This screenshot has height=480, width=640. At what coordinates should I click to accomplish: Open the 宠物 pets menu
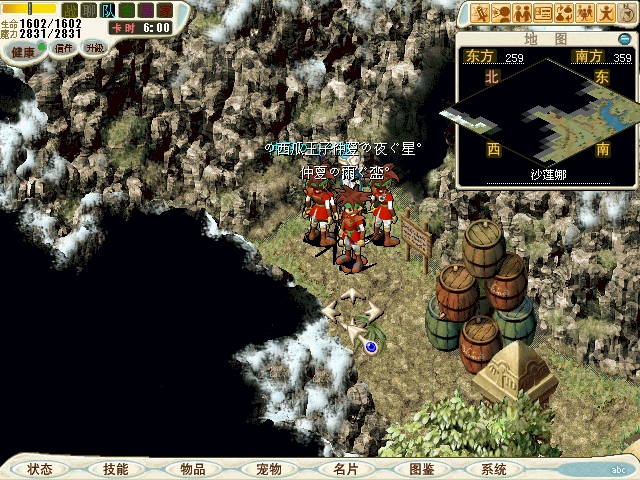[269, 469]
